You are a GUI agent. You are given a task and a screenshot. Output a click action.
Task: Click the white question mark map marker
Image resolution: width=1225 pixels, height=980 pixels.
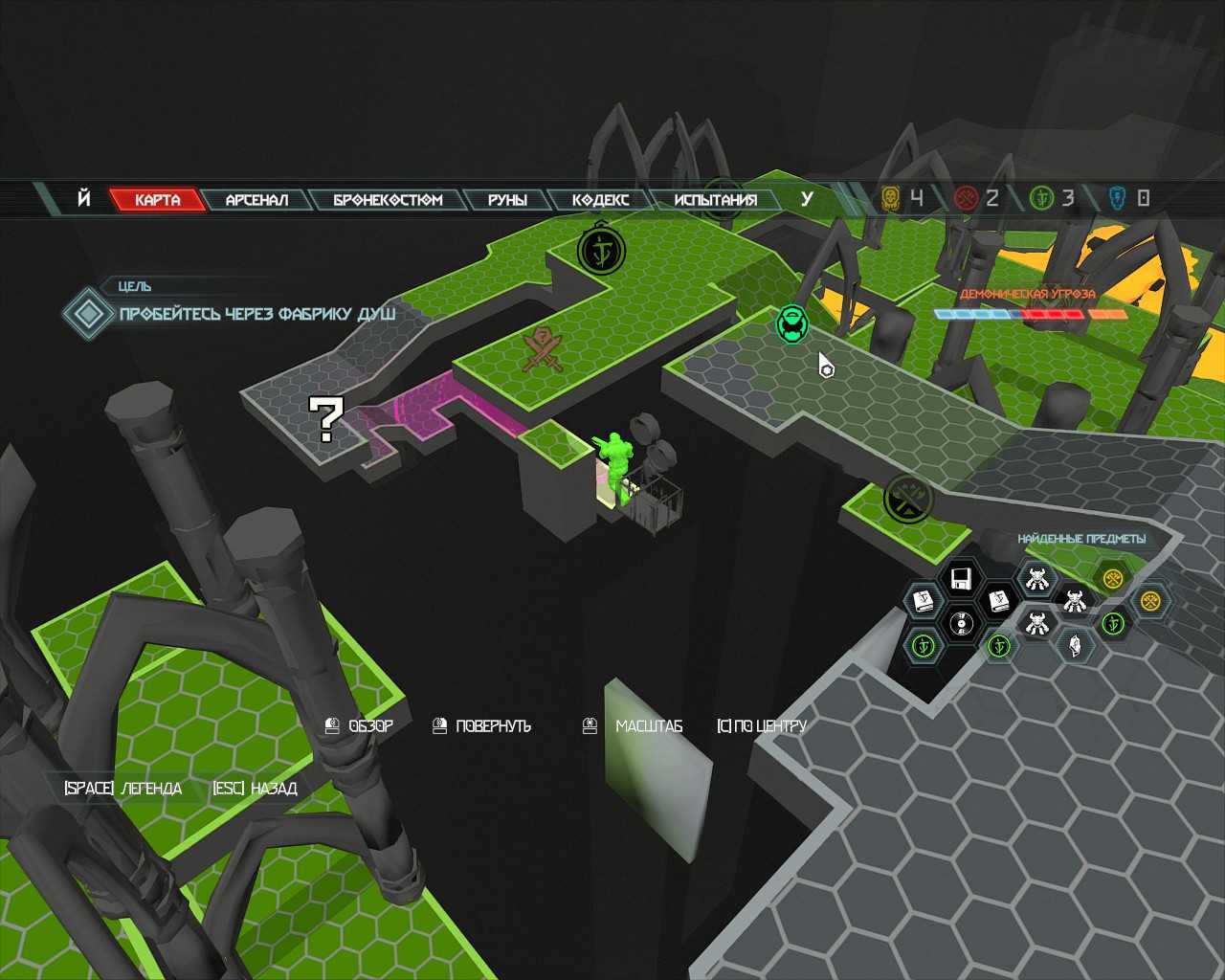click(x=325, y=419)
